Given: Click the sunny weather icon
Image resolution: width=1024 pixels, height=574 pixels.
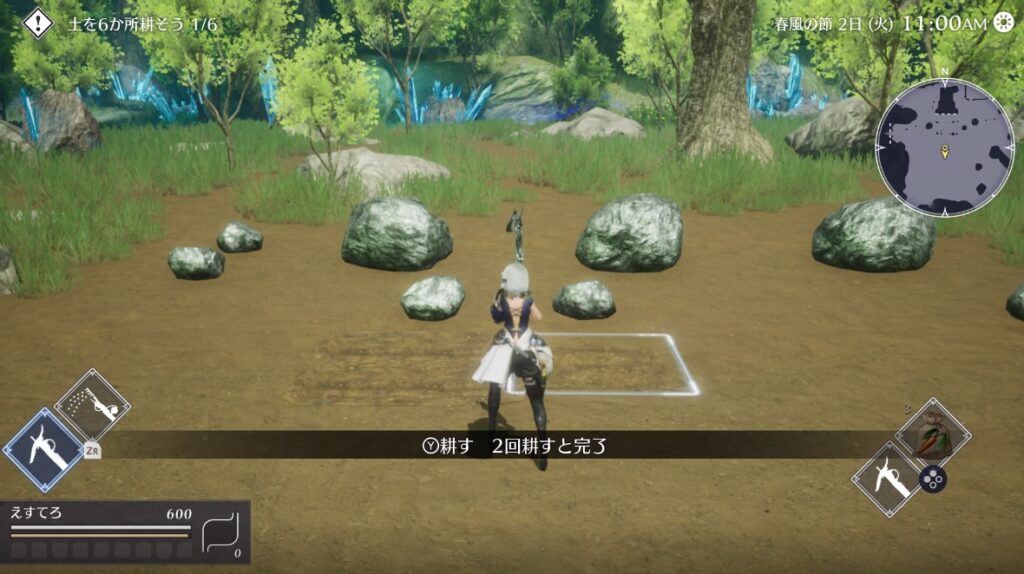Looking at the screenshot, I should pyautogui.click(x=1005, y=23).
